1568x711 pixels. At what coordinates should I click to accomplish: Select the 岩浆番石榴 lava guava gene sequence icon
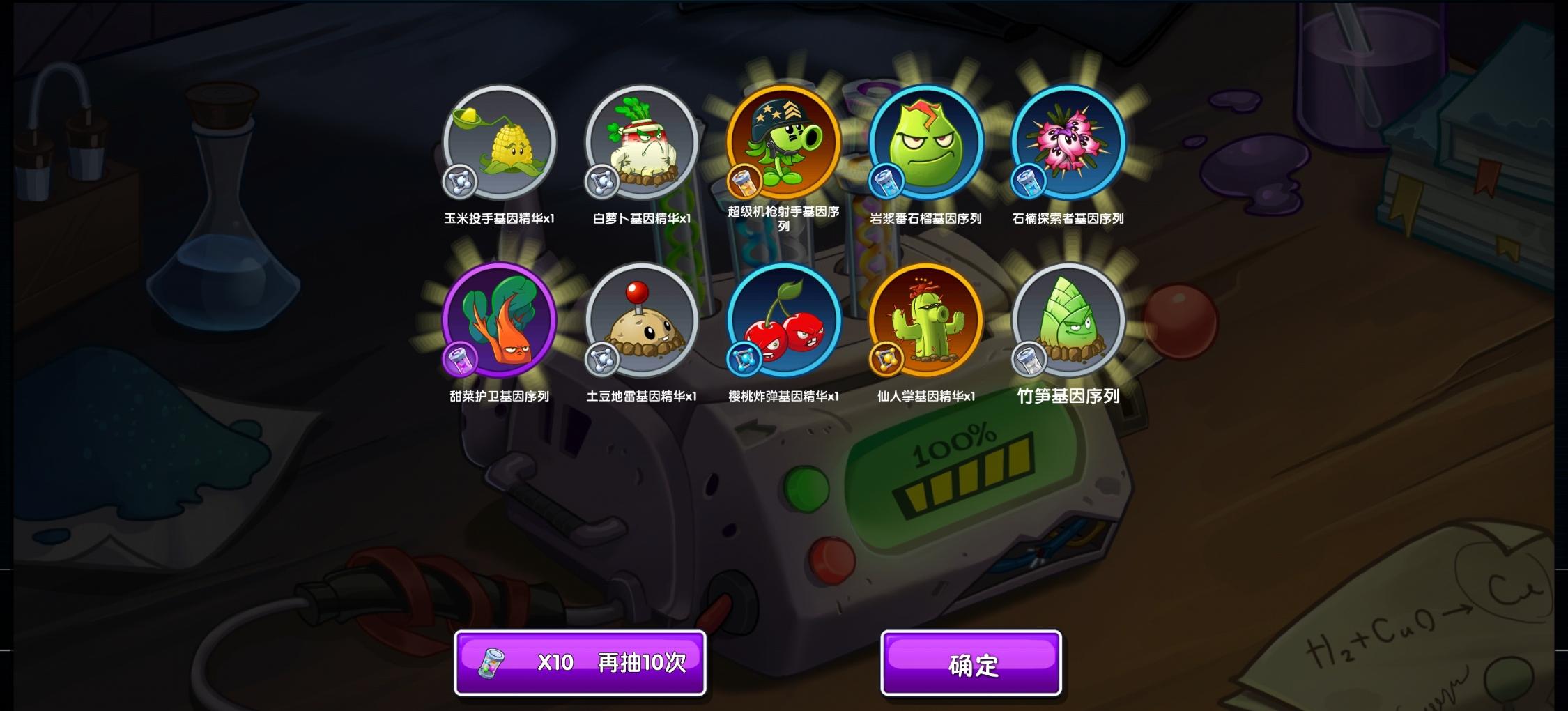click(x=925, y=144)
